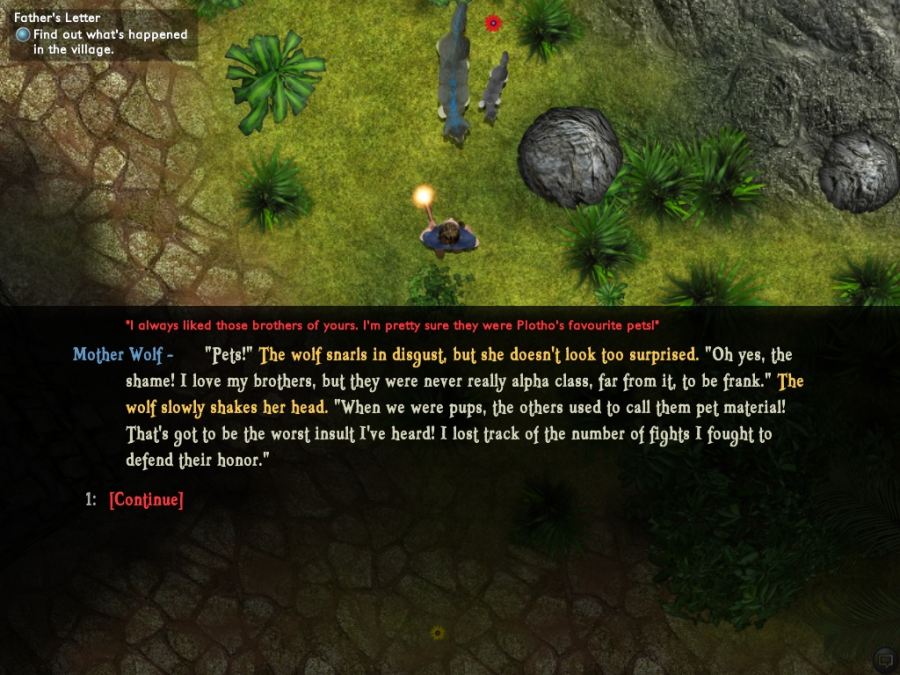Choose the [Continue] dialogue option

(x=146, y=500)
